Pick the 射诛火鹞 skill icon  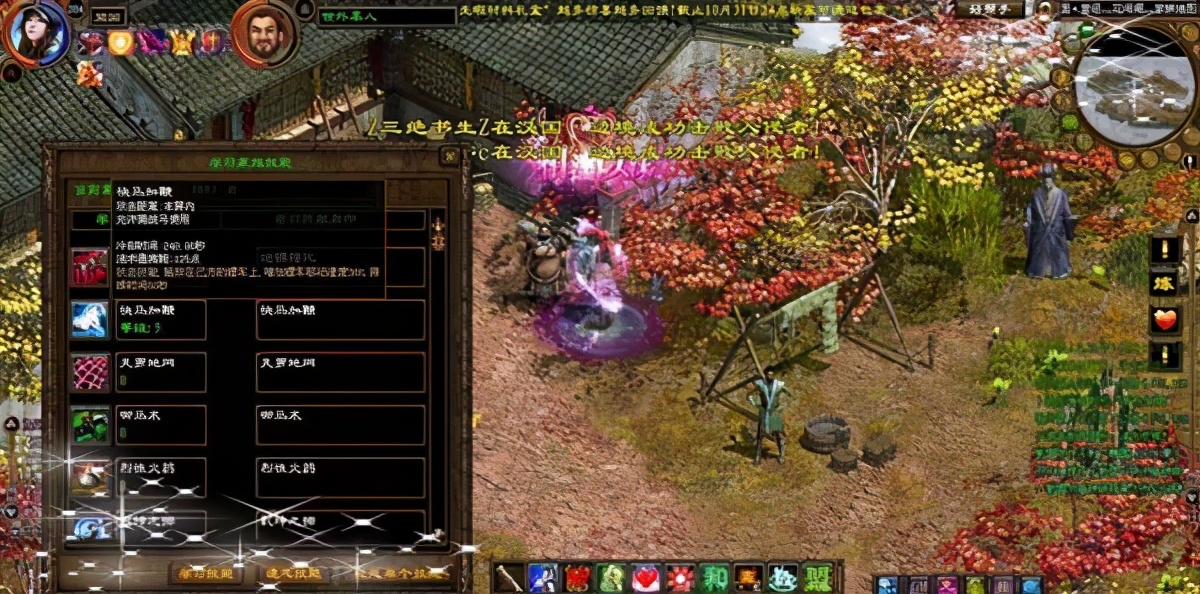[89, 478]
